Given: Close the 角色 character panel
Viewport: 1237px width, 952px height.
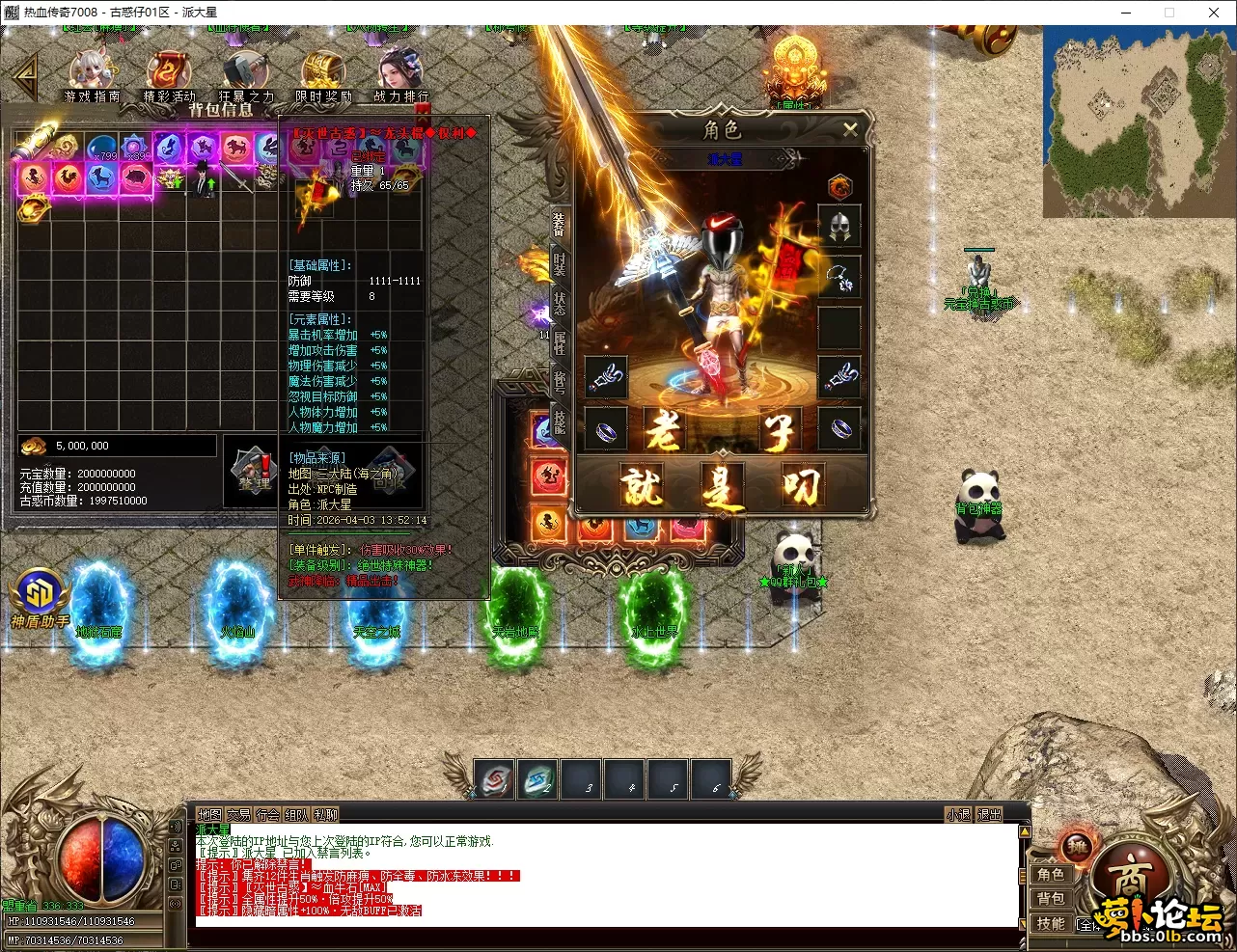Looking at the screenshot, I should pos(850,129).
